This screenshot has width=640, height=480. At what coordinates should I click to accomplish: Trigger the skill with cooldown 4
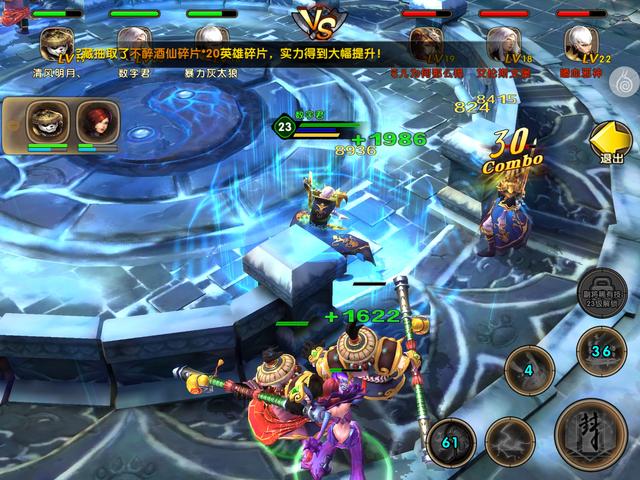(526, 372)
